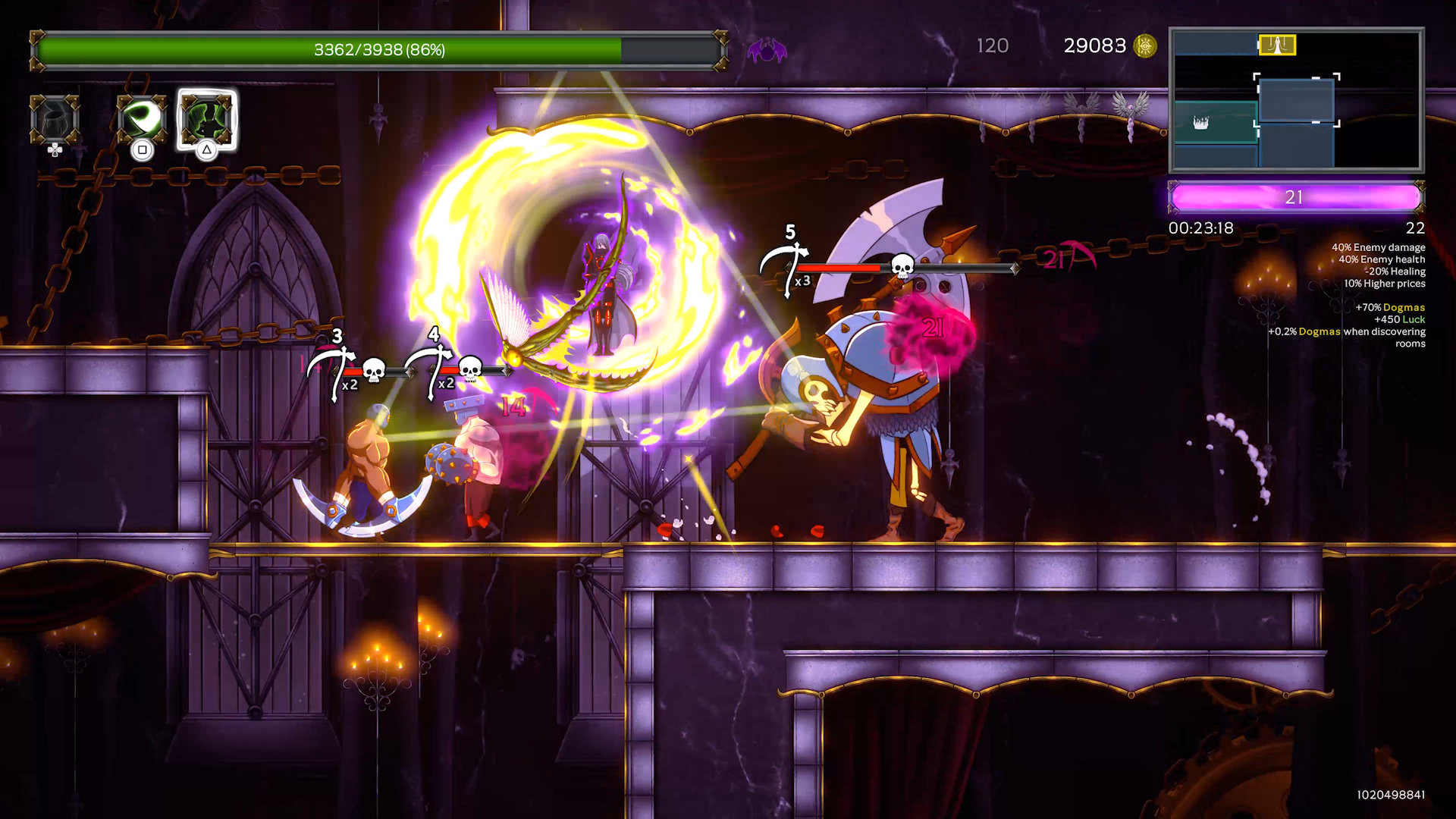Screen dimensions: 1456x819
Task: Click the gold coin currency icon
Action: tap(1144, 46)
